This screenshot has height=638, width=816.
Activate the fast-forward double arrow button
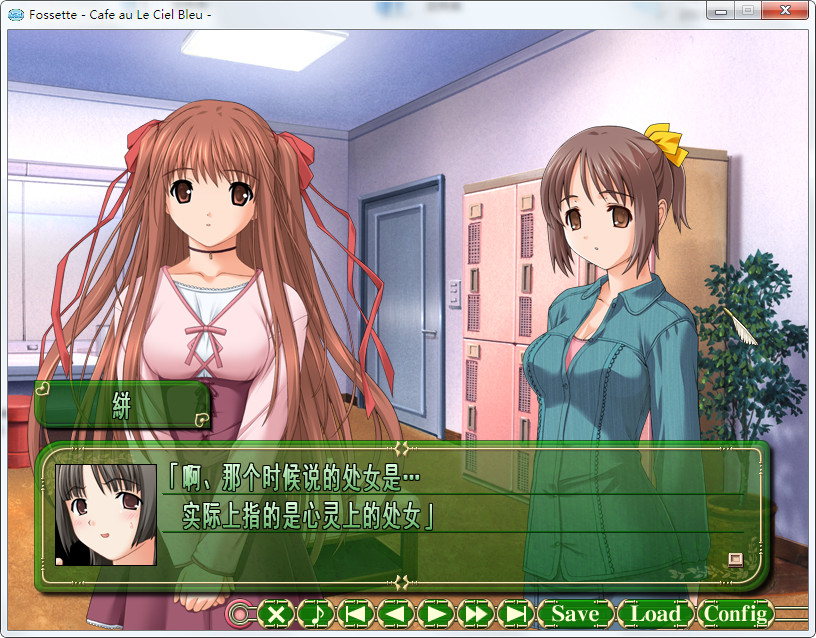[x=476, y=613]
